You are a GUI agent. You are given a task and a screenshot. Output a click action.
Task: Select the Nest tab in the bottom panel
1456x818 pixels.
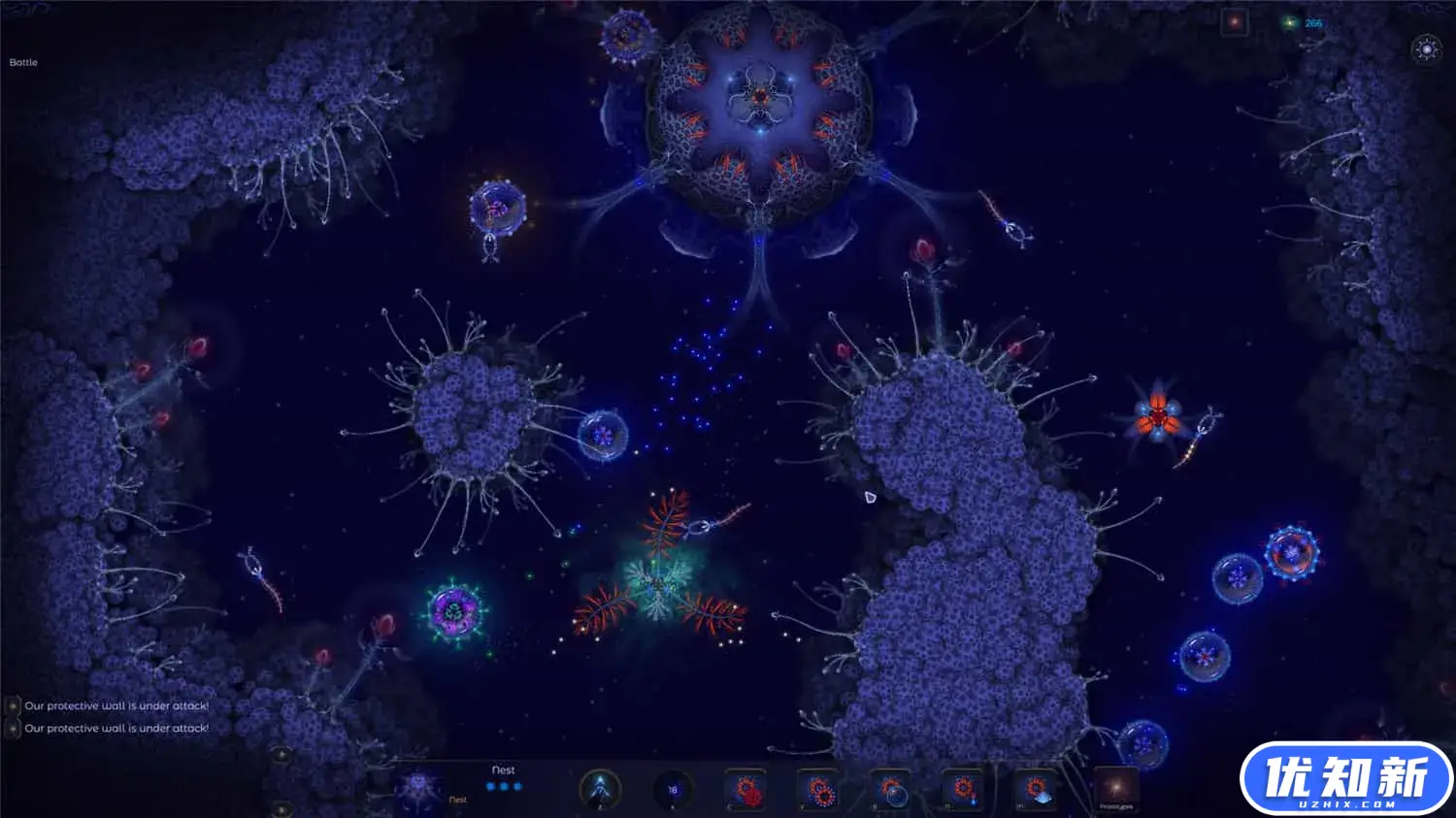coord(459,800)
